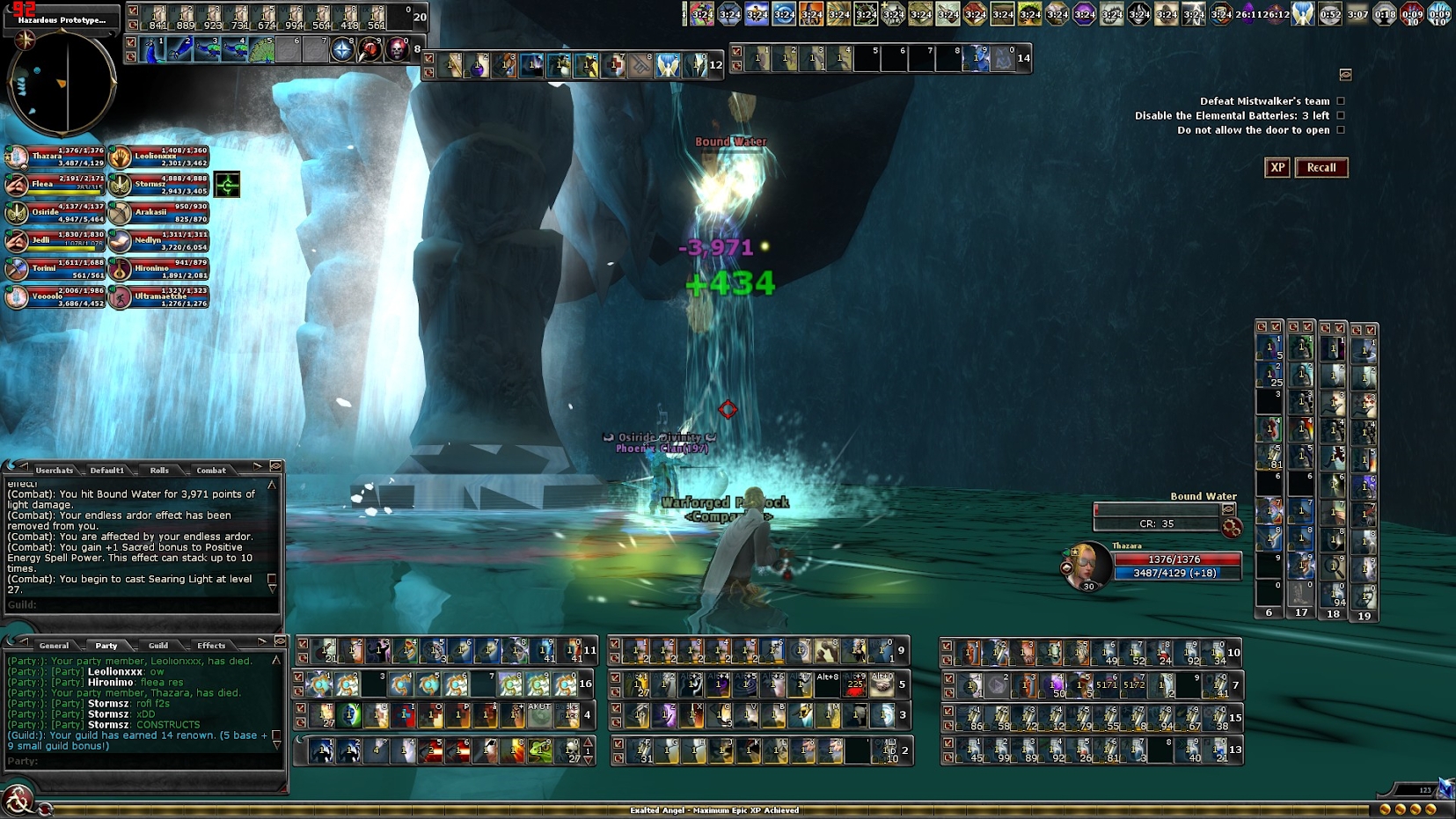Viewport: 1456px width, 819px height.
Task: Open the main menu swirl button
Action: (x=17, y=801)
